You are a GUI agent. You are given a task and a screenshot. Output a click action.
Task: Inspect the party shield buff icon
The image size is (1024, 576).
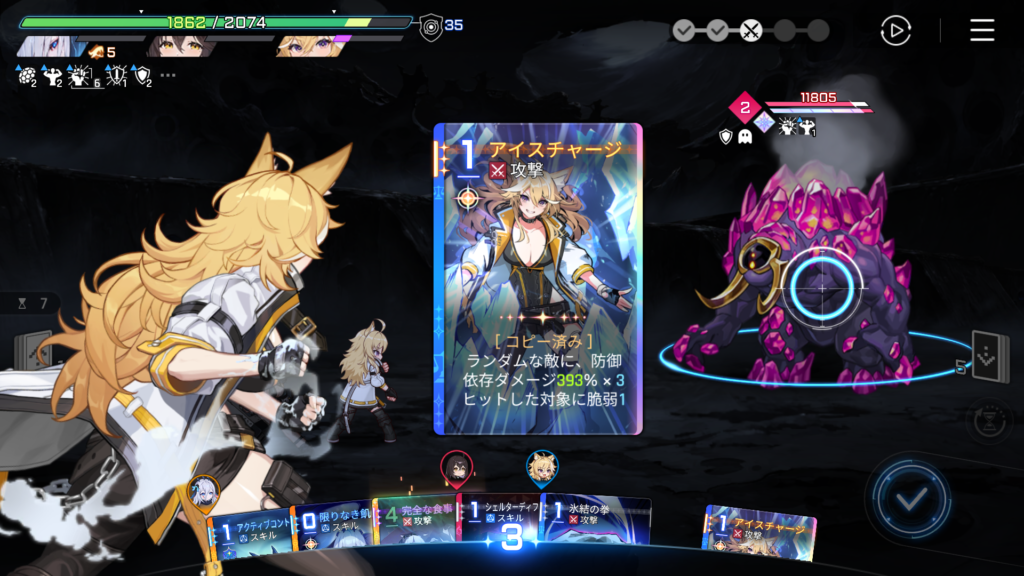point(142,75)
